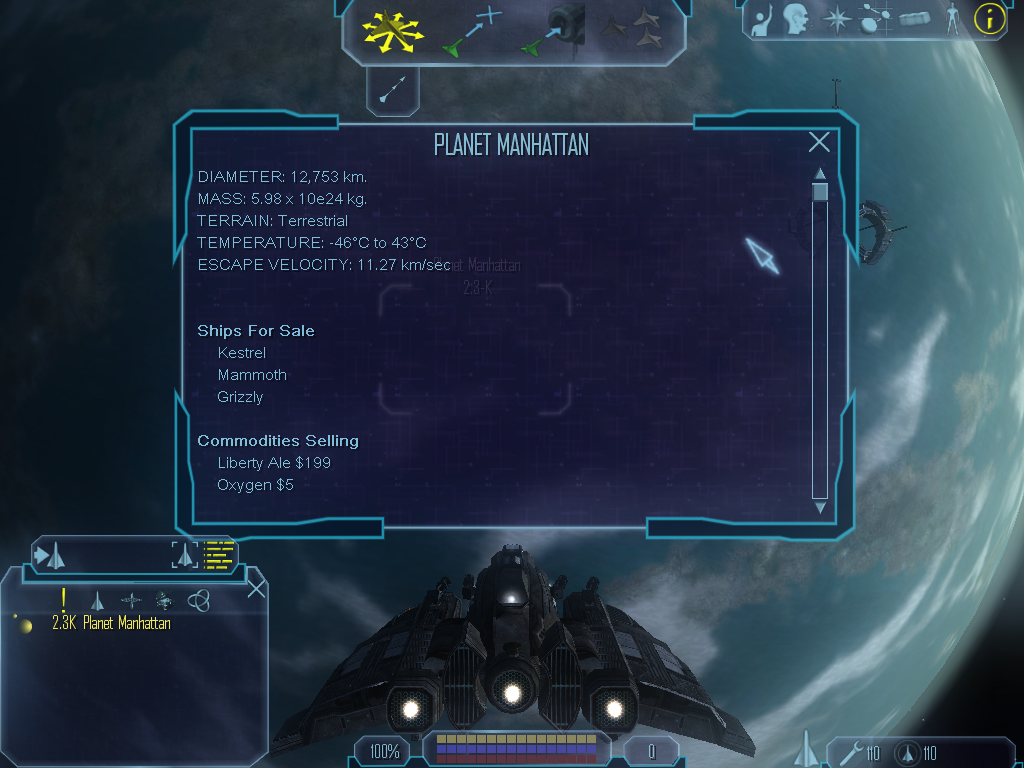Close the Planet Manhattan info window

[x=819, y=143]
